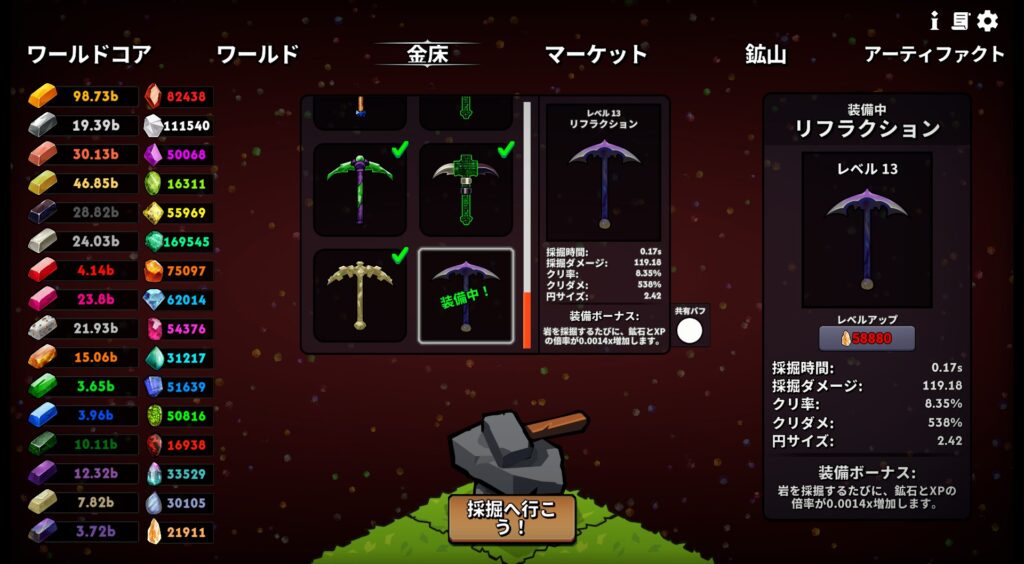Go to the マーケット tab

[x=596, y=54]
